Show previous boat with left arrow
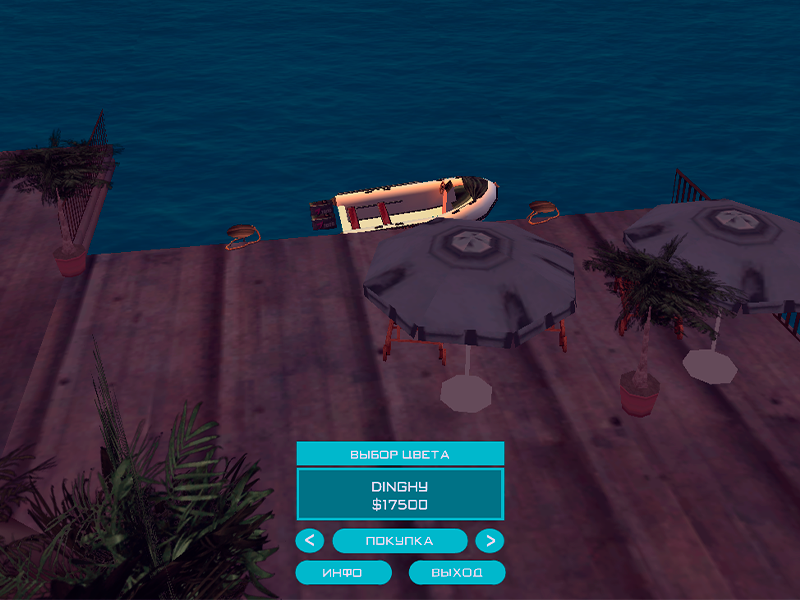 pyautogui.click(x=310, y=541)
